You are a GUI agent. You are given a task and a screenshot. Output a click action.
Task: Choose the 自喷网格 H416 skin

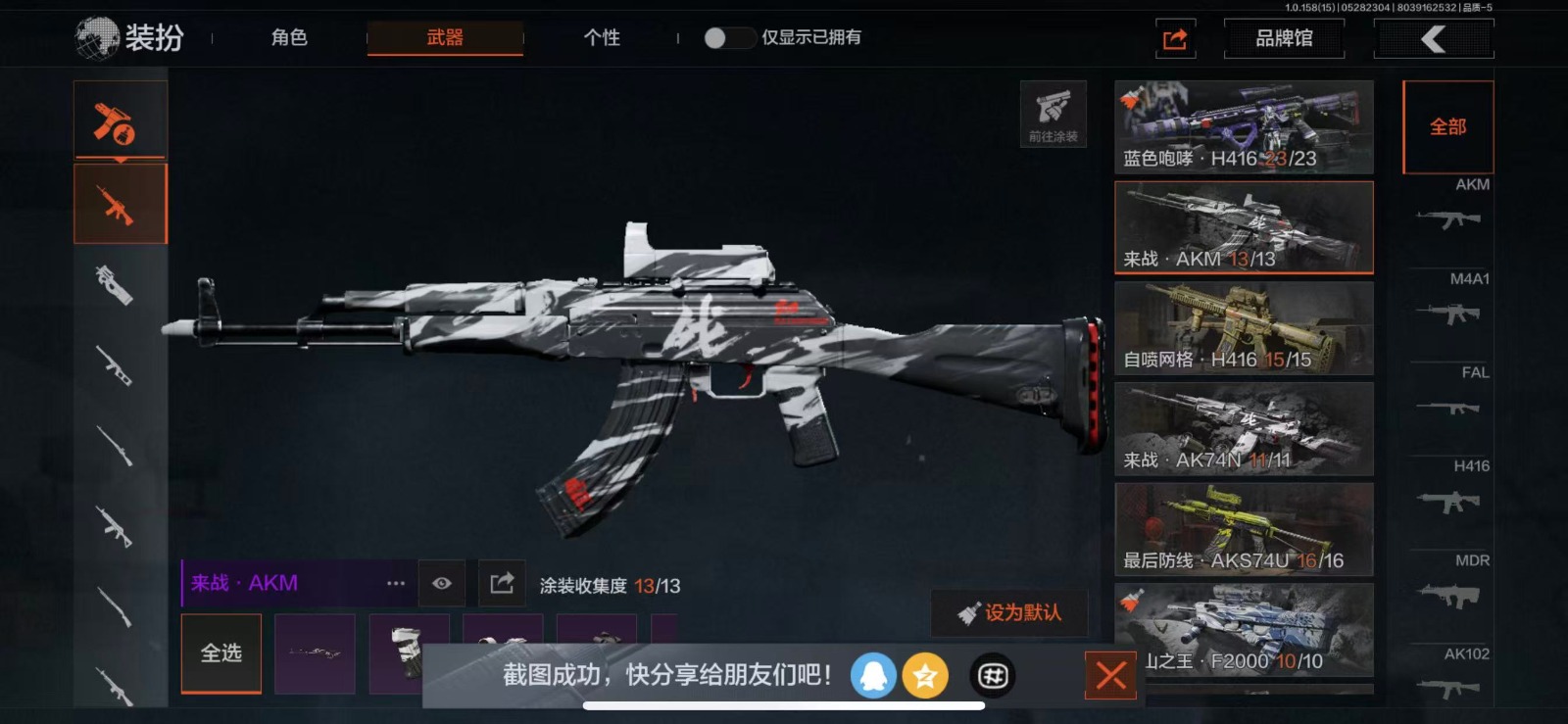pyautogui.click(x=1244, y=328)
